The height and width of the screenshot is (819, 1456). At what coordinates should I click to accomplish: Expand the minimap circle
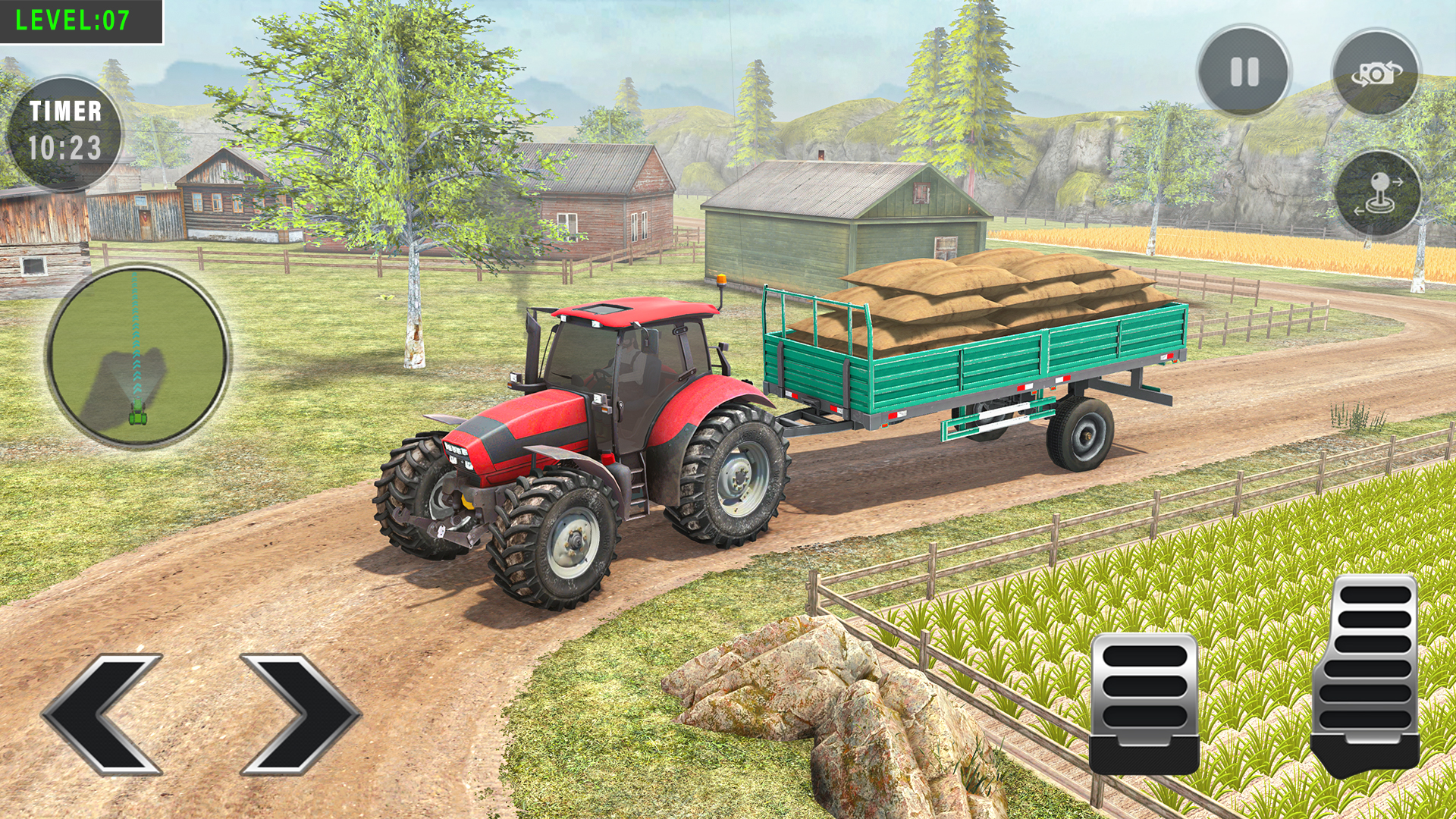point(140,353)
